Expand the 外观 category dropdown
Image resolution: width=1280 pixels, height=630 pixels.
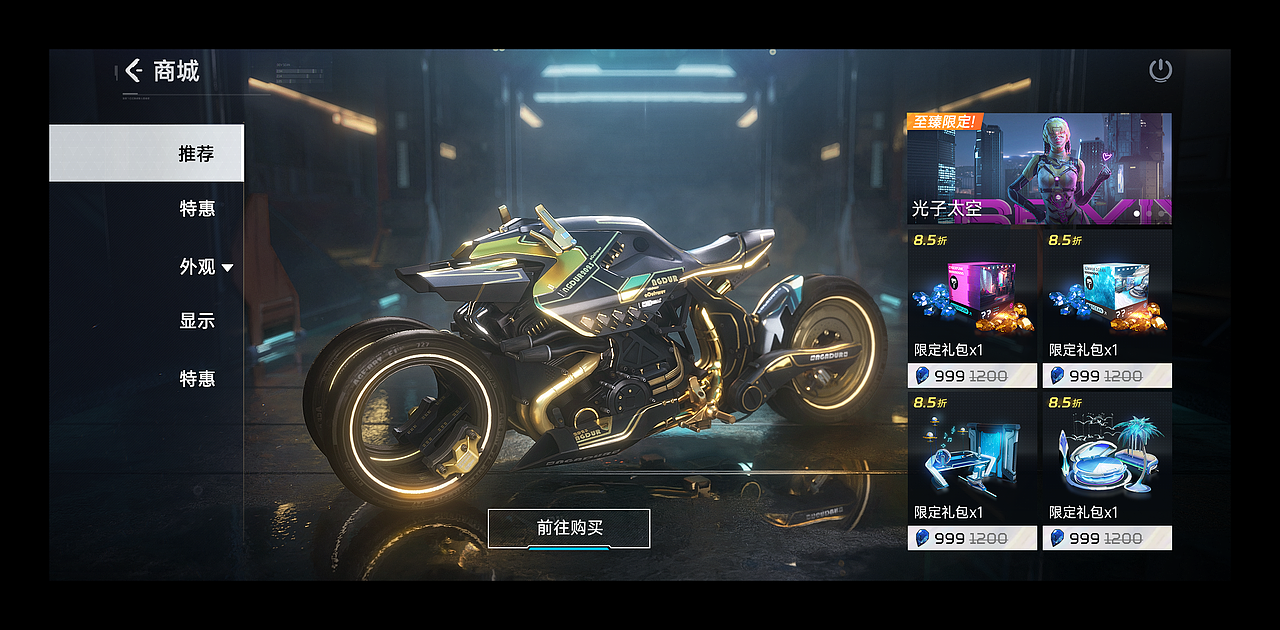pos(206,267)
